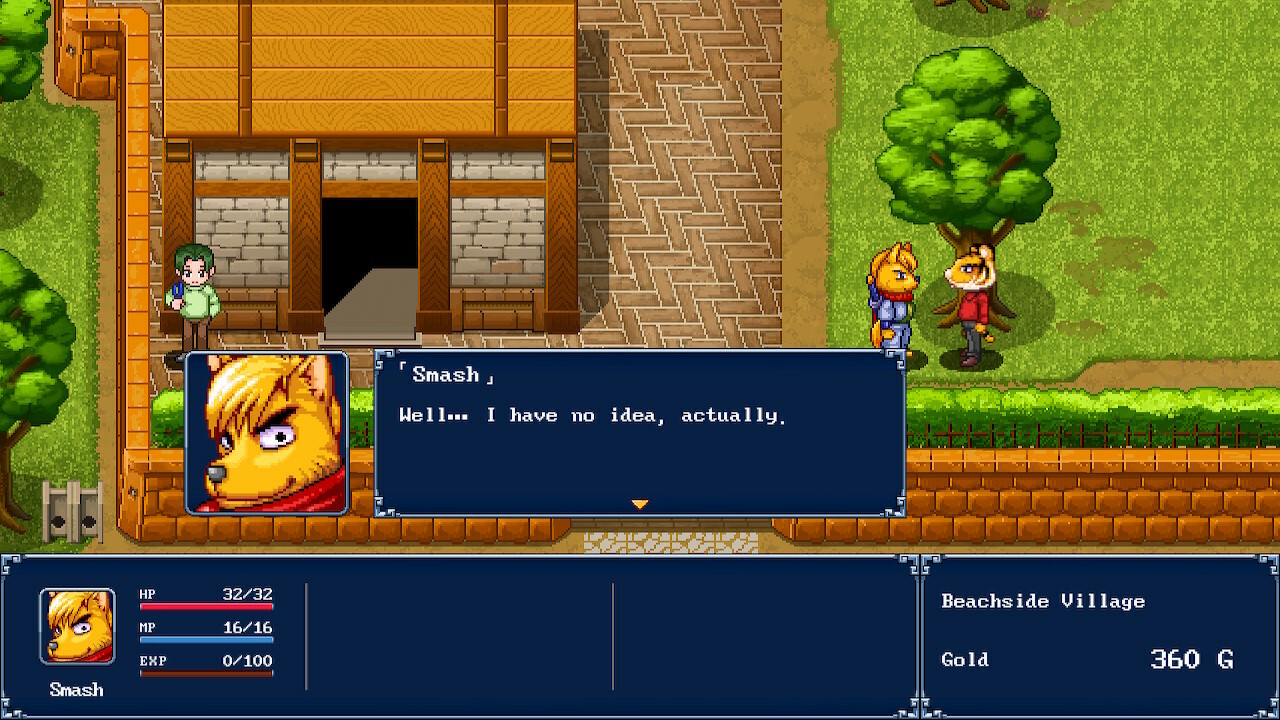Select Smash's party portrait in status panel
The width and height of the screenshot is (1280, 720).
pyautogui.click(x=77, y=626)
